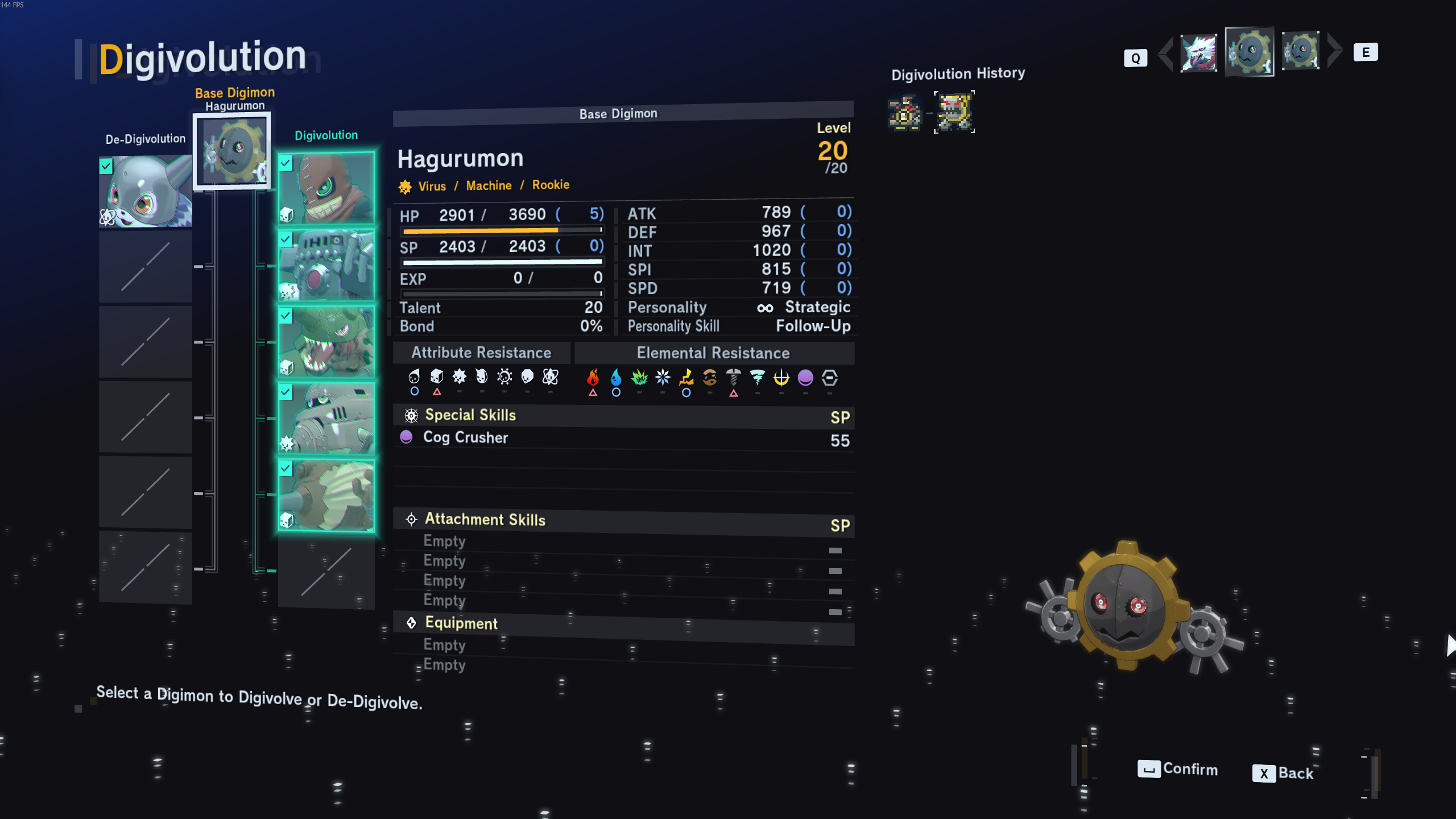Confirm the Digivolution selection
Screen dimensions: 1456x819
pyautogui.click(x=1177, y=769)
